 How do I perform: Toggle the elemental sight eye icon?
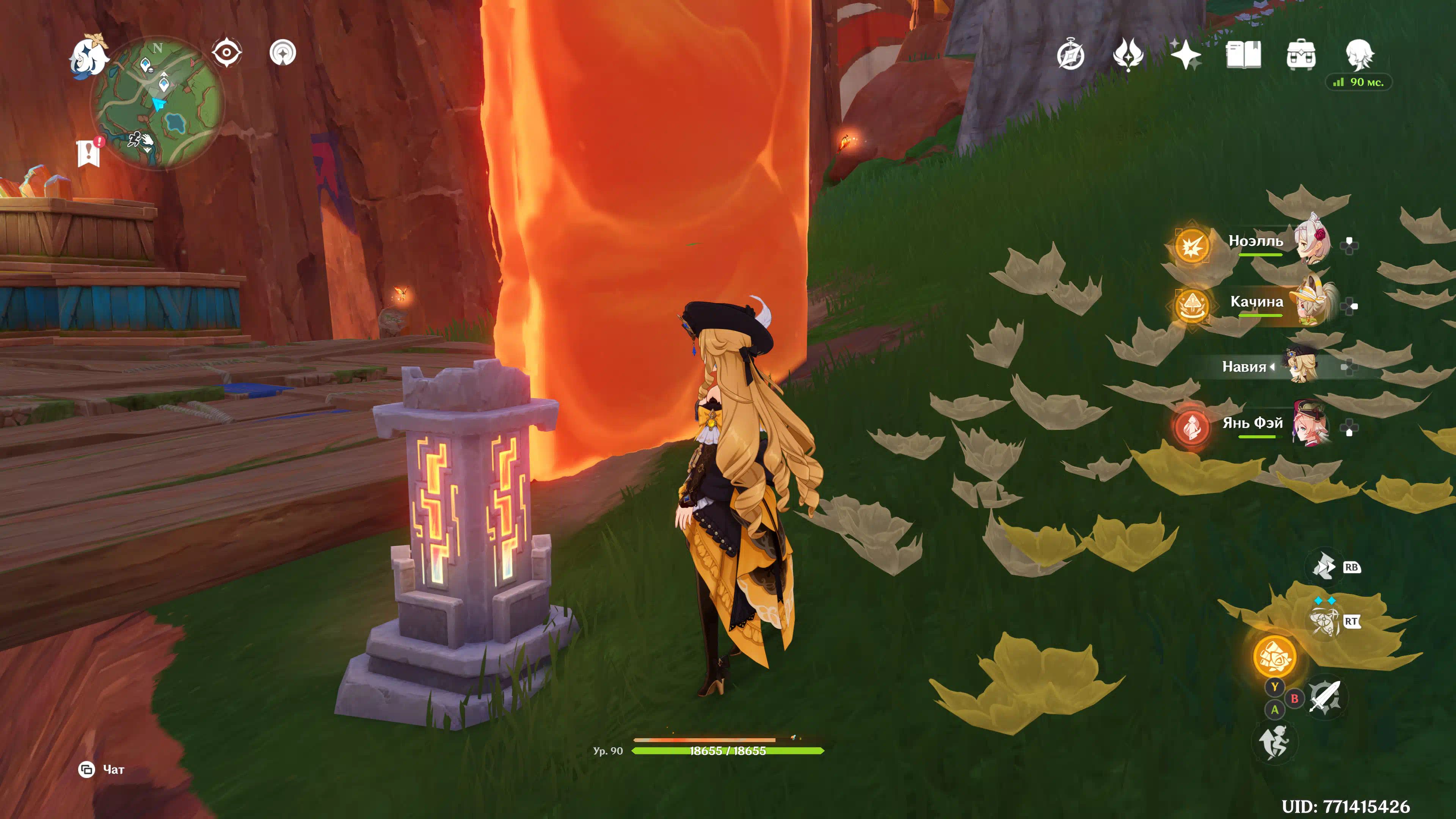coord(227,53)
